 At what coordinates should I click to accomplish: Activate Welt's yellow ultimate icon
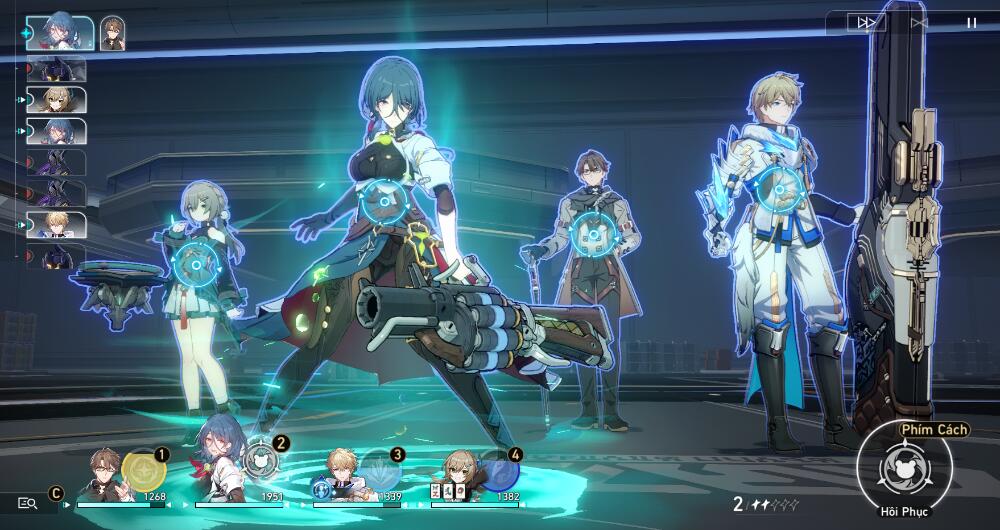click(141, 469)
